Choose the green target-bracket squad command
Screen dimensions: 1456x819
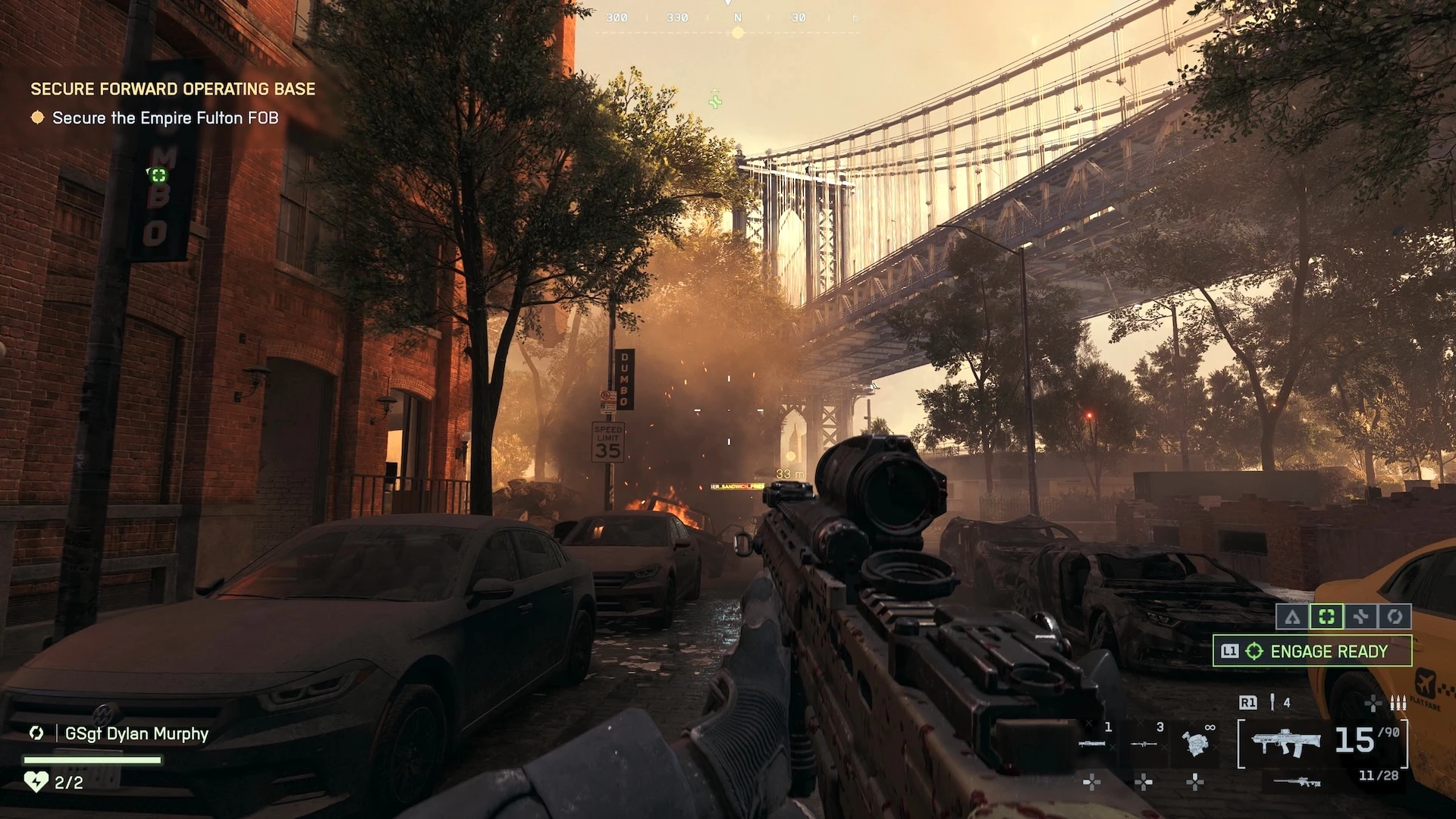click(x=1326, y=617)
